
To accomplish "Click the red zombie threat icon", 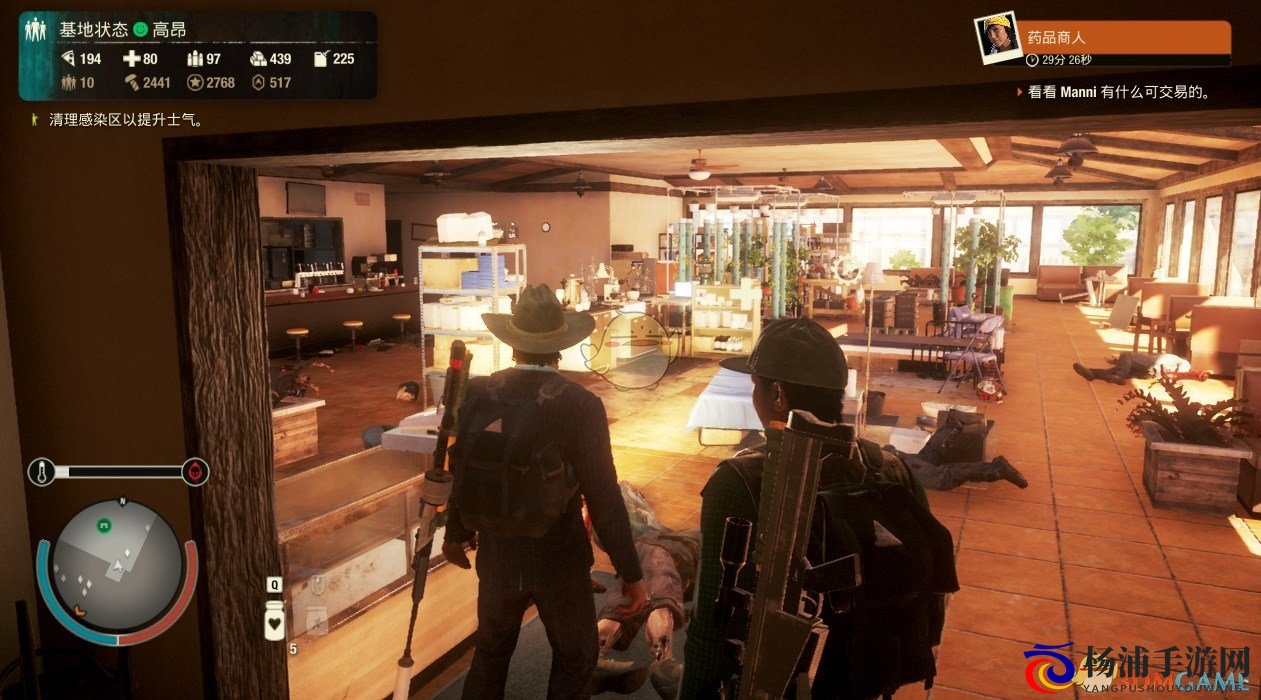I will coord(195,471).
